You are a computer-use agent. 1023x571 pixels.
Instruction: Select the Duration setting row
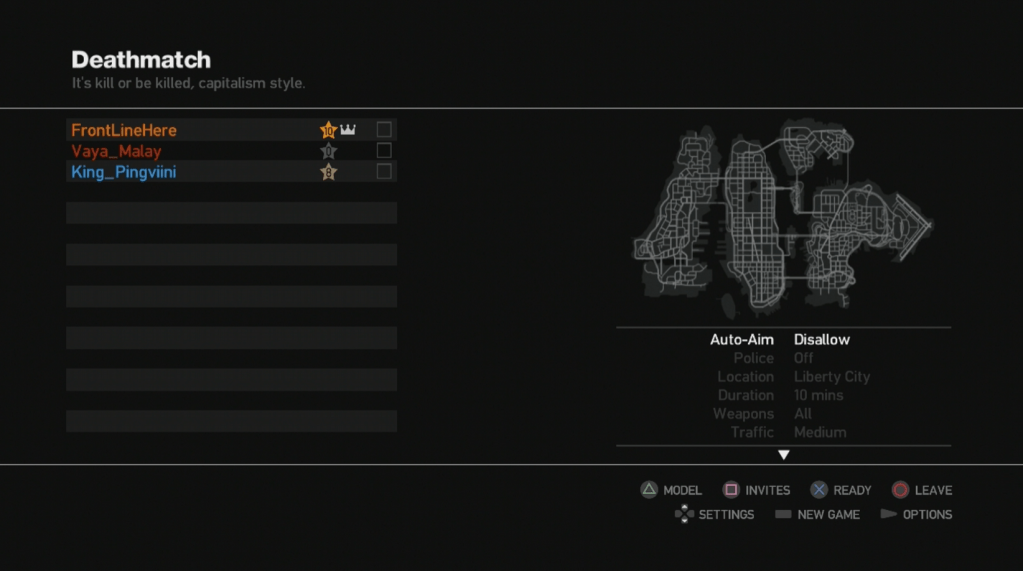pos(782,395)
